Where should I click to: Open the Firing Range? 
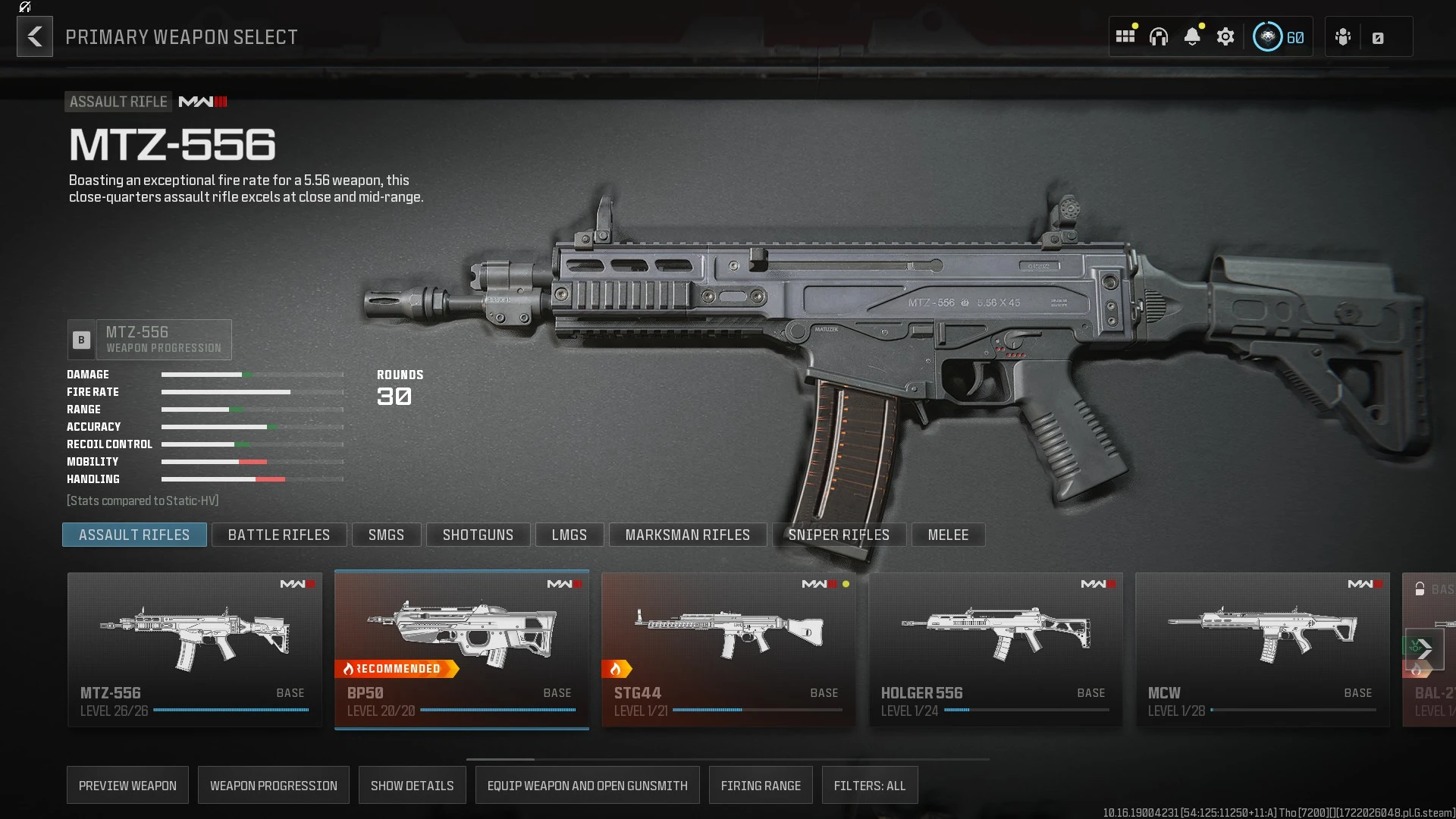[x=761, y=785]
